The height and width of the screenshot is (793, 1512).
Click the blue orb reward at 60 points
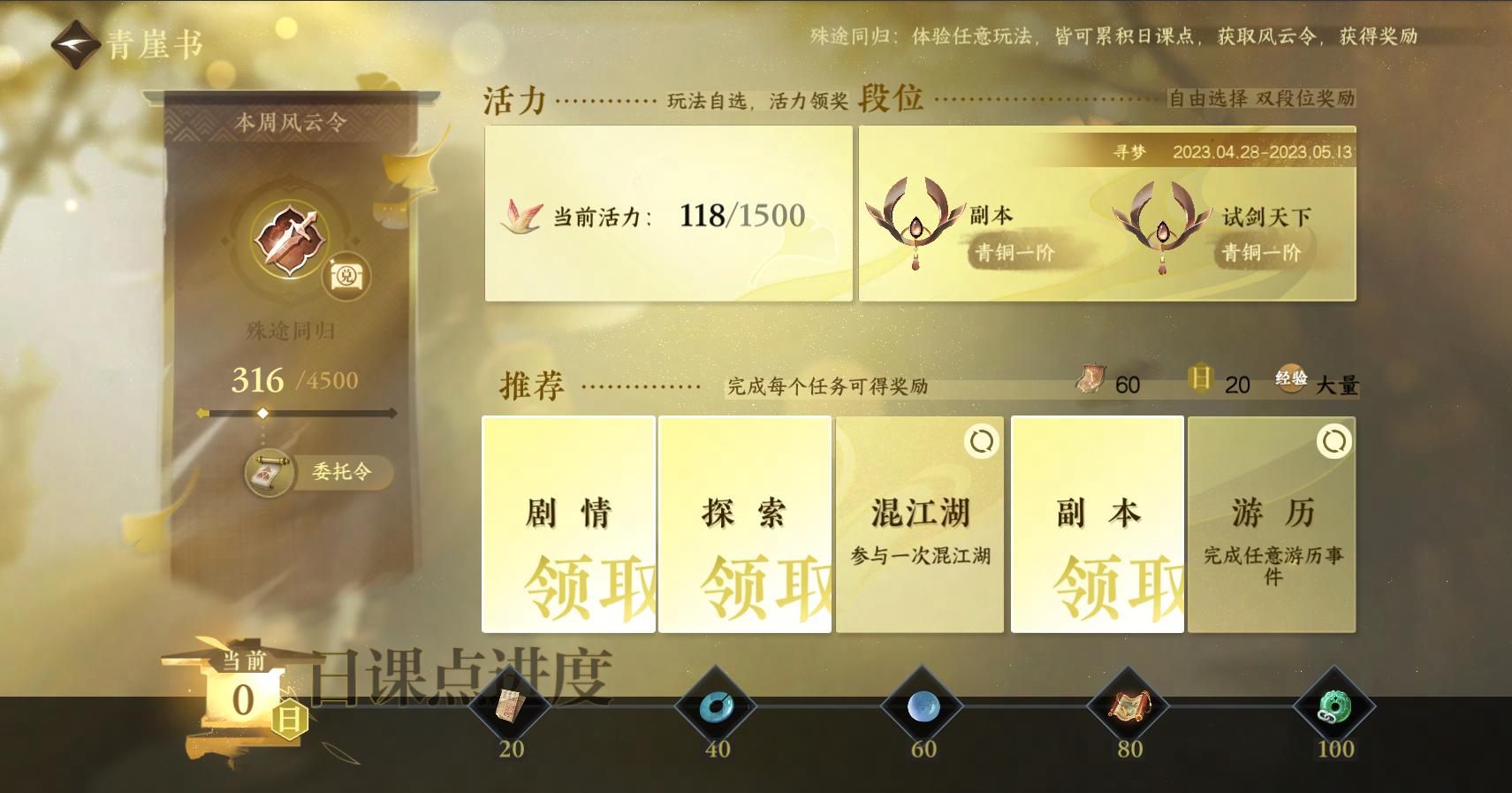click(923, 706)
